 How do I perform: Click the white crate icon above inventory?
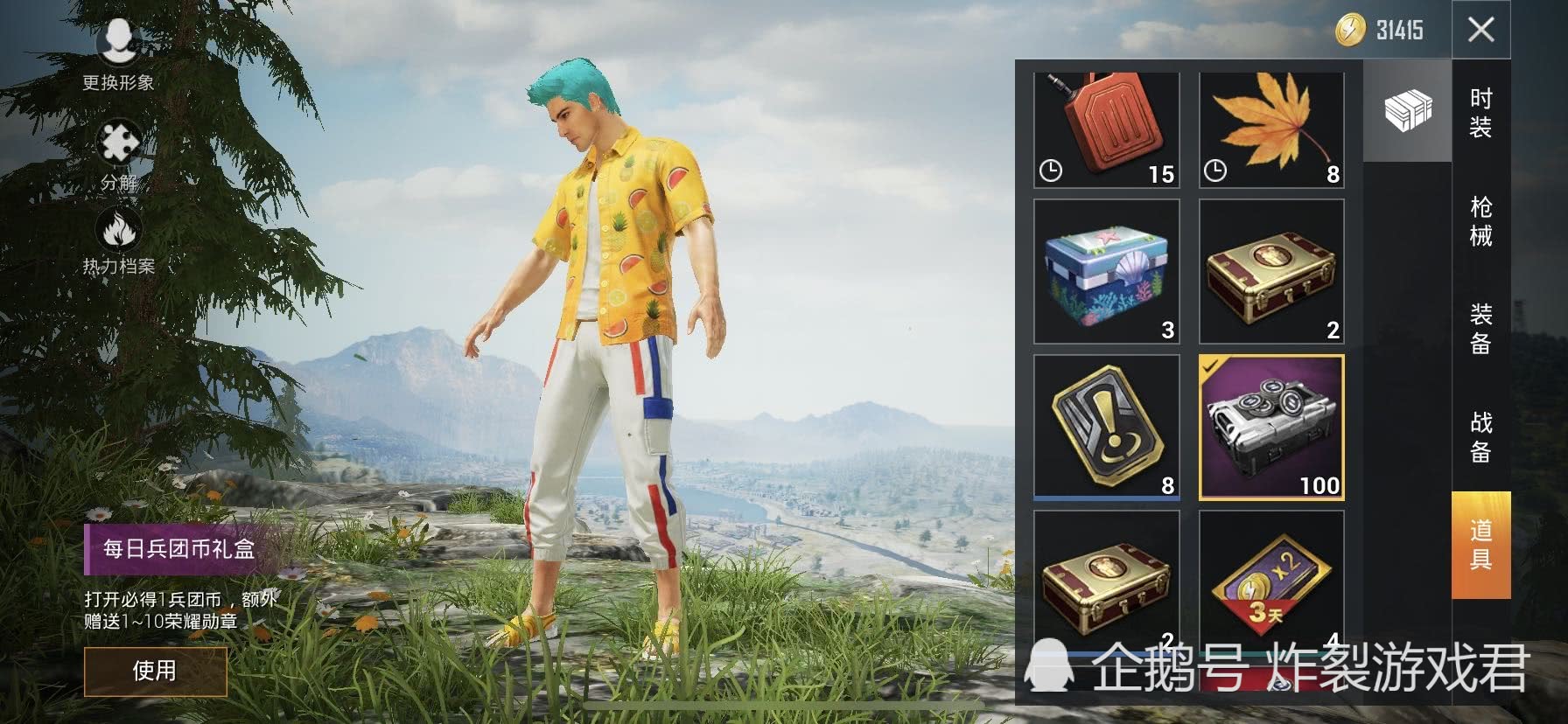pyautogui.click(x=1407, y=111)
